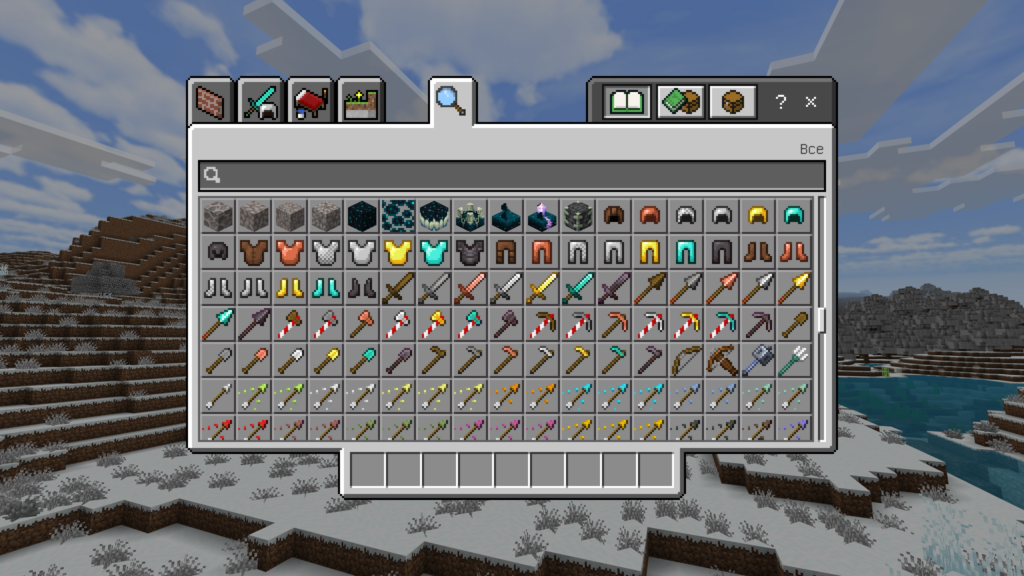
Task: Grab the golden leggings
Action: (x=649, y=252)
